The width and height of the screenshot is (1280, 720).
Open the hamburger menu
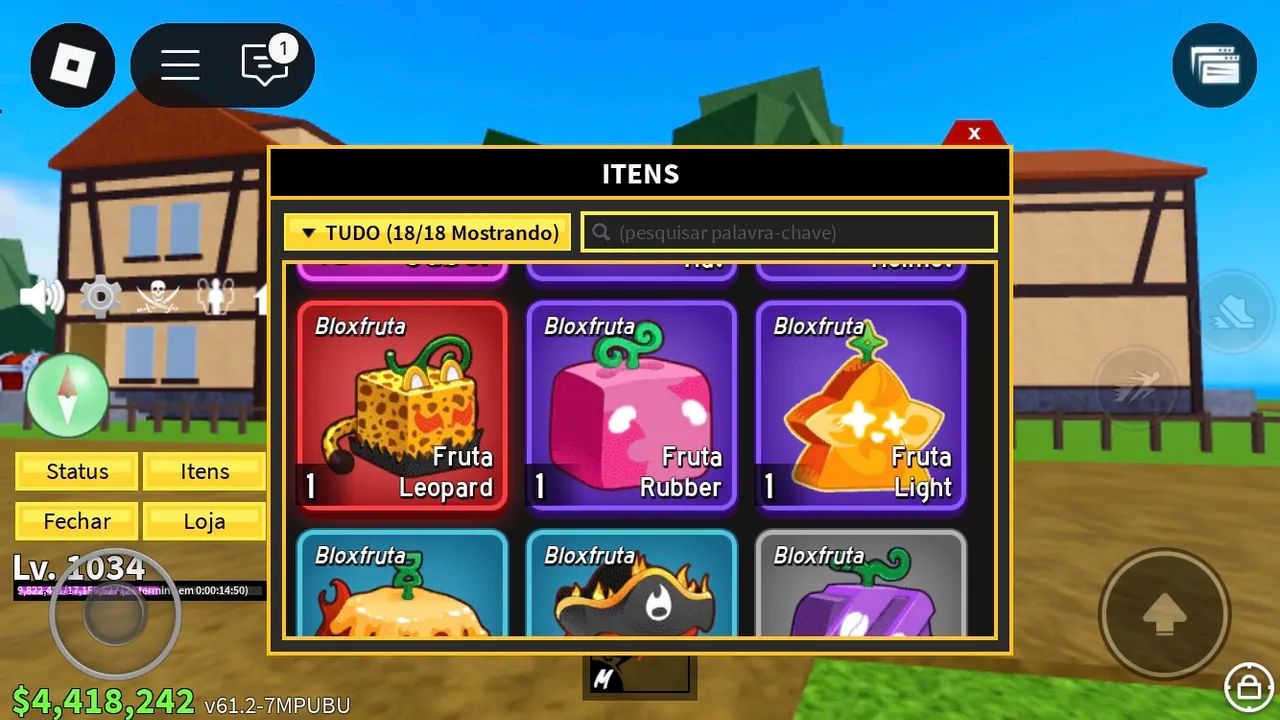[x=180, y=66]
